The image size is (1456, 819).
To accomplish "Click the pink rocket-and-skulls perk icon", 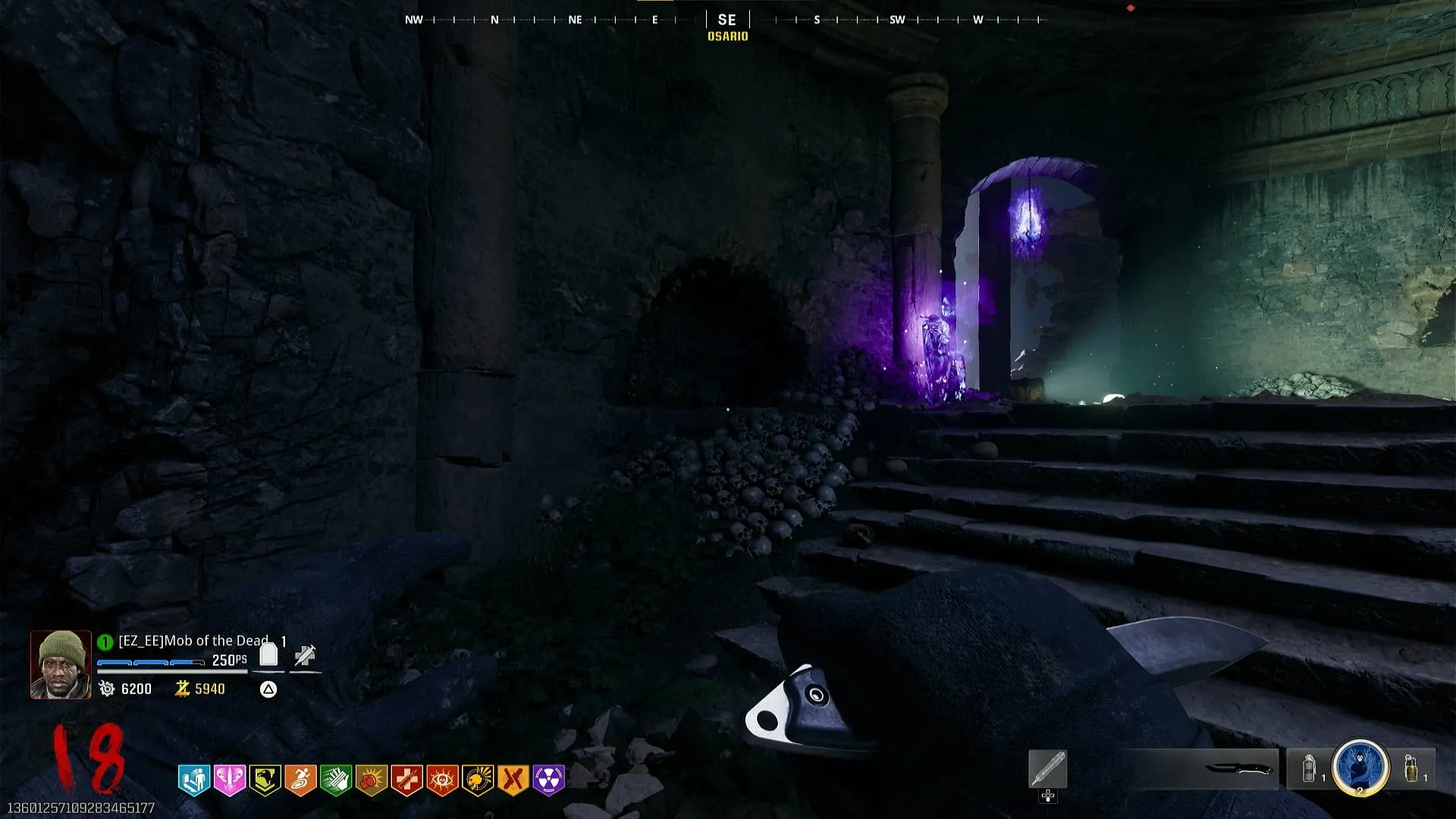I will tap(229, 780).
